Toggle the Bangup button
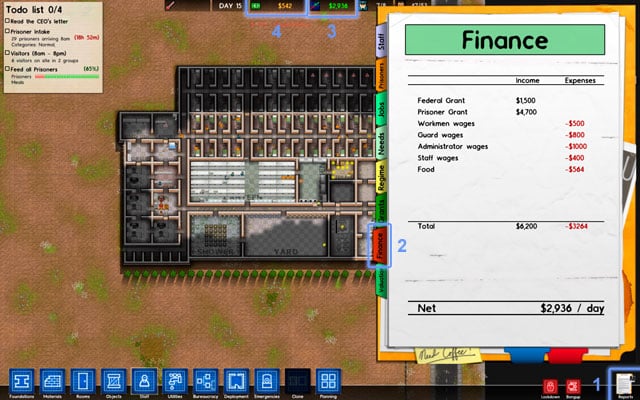The height and width of the screenshot is (400, 640). tap(574, 385)
